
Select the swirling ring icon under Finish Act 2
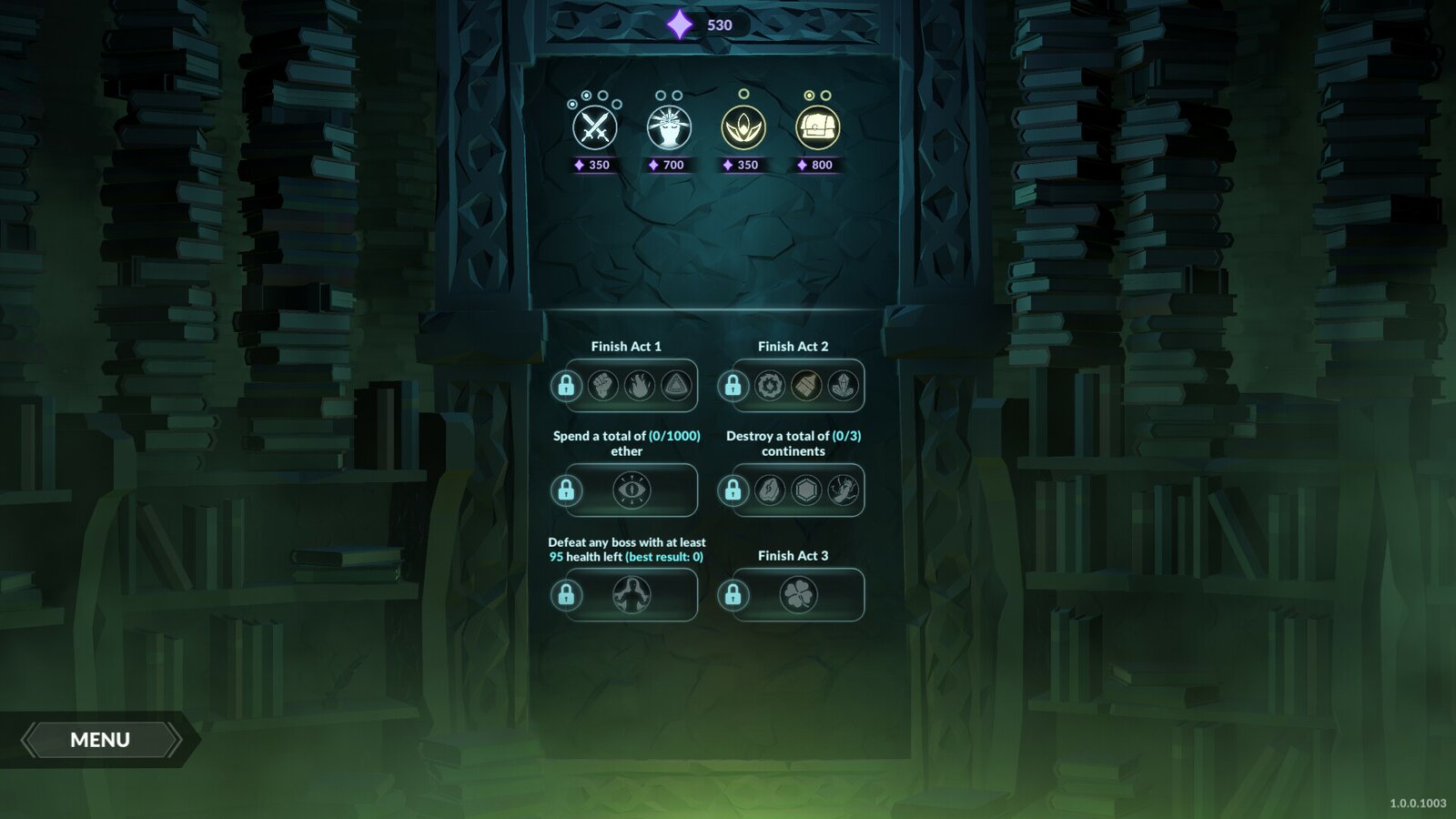pos(770,386)
